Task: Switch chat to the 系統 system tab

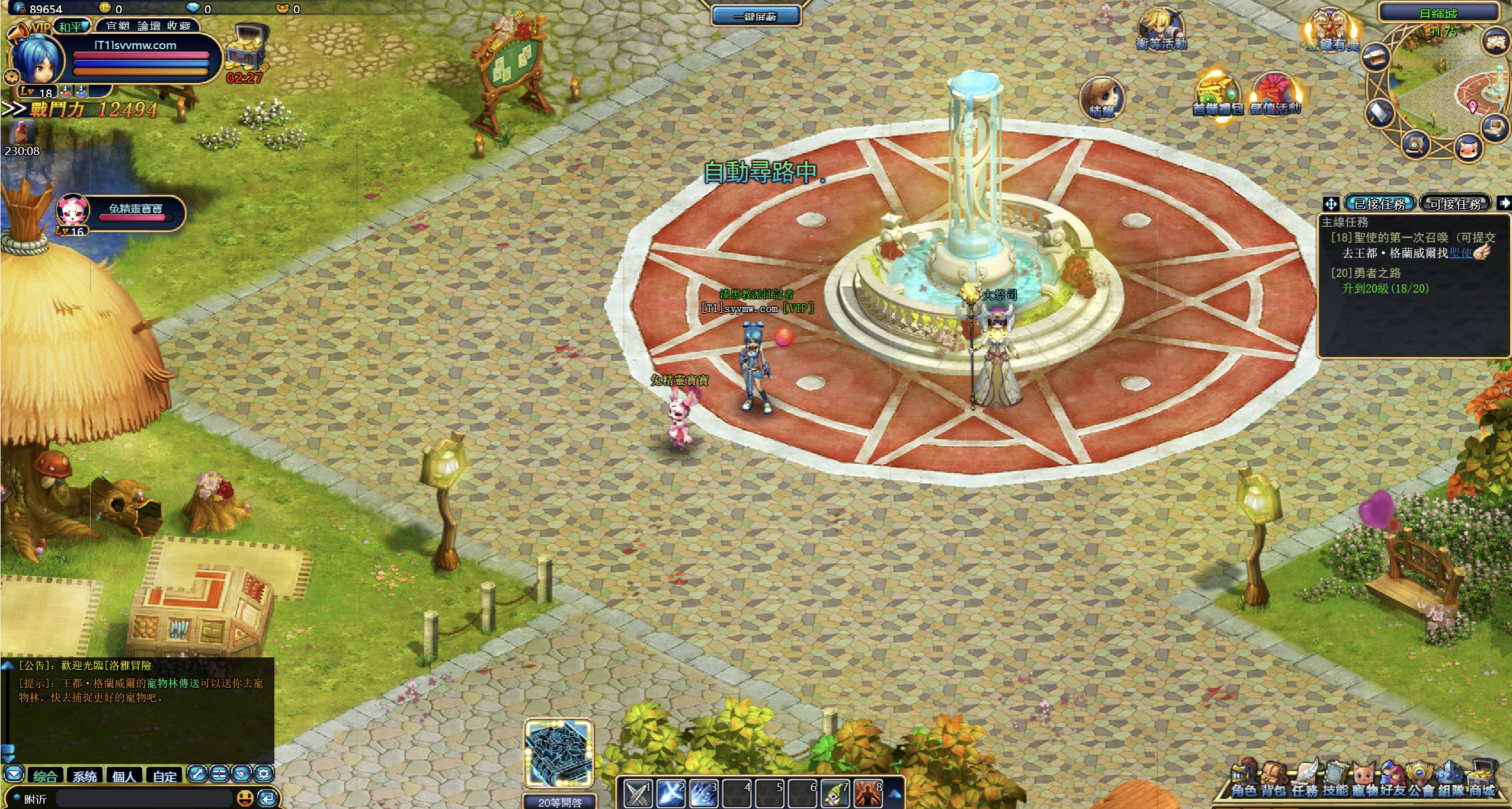Action: pyautogui.click(x=85, y=776)
